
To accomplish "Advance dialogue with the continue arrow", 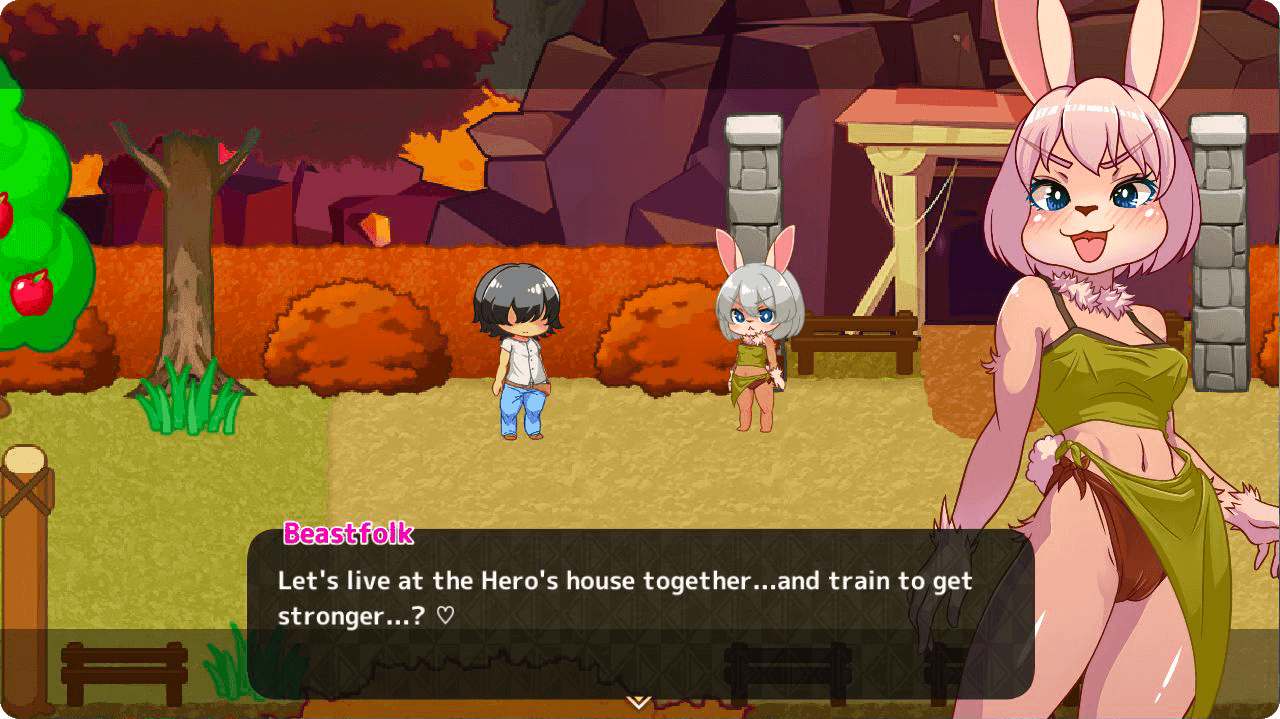I will [639, 702].
